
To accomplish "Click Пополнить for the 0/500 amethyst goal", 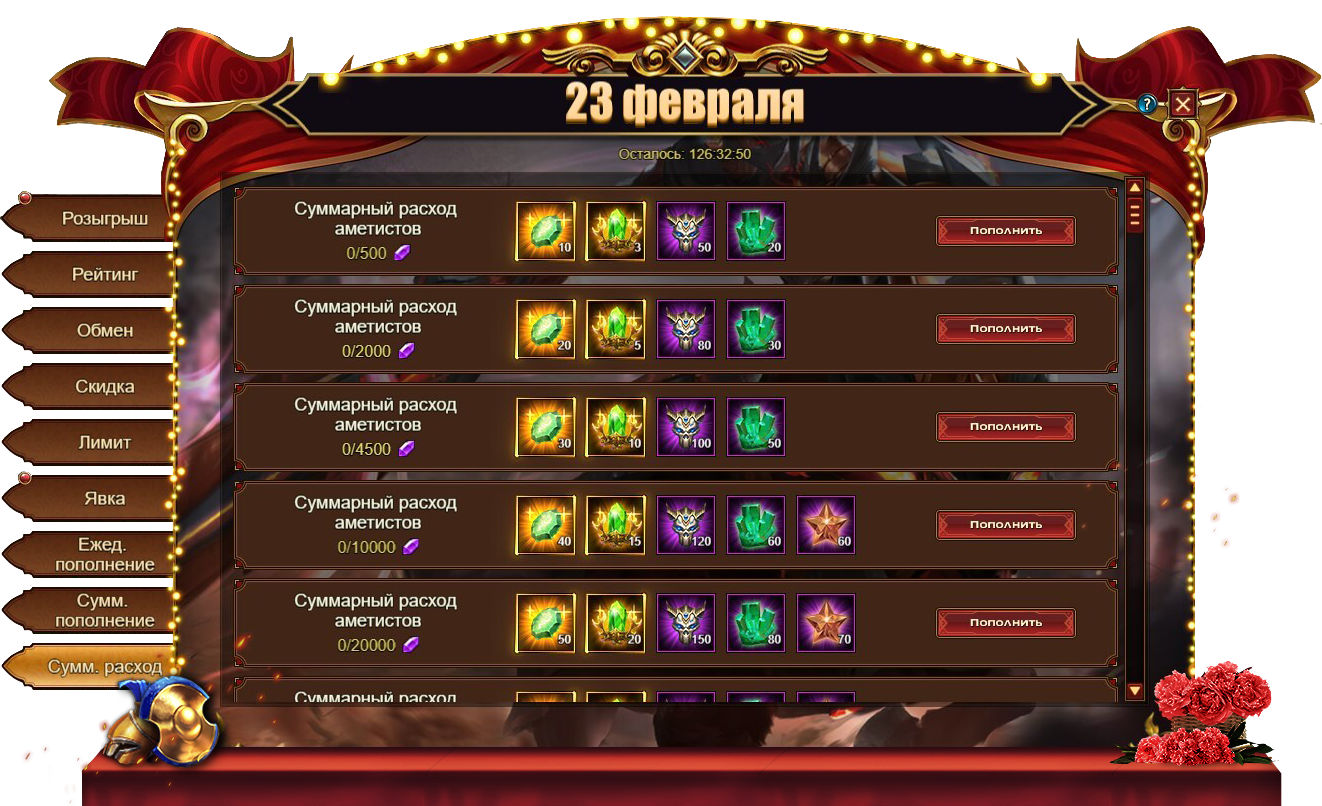I will coord(1005,230).
